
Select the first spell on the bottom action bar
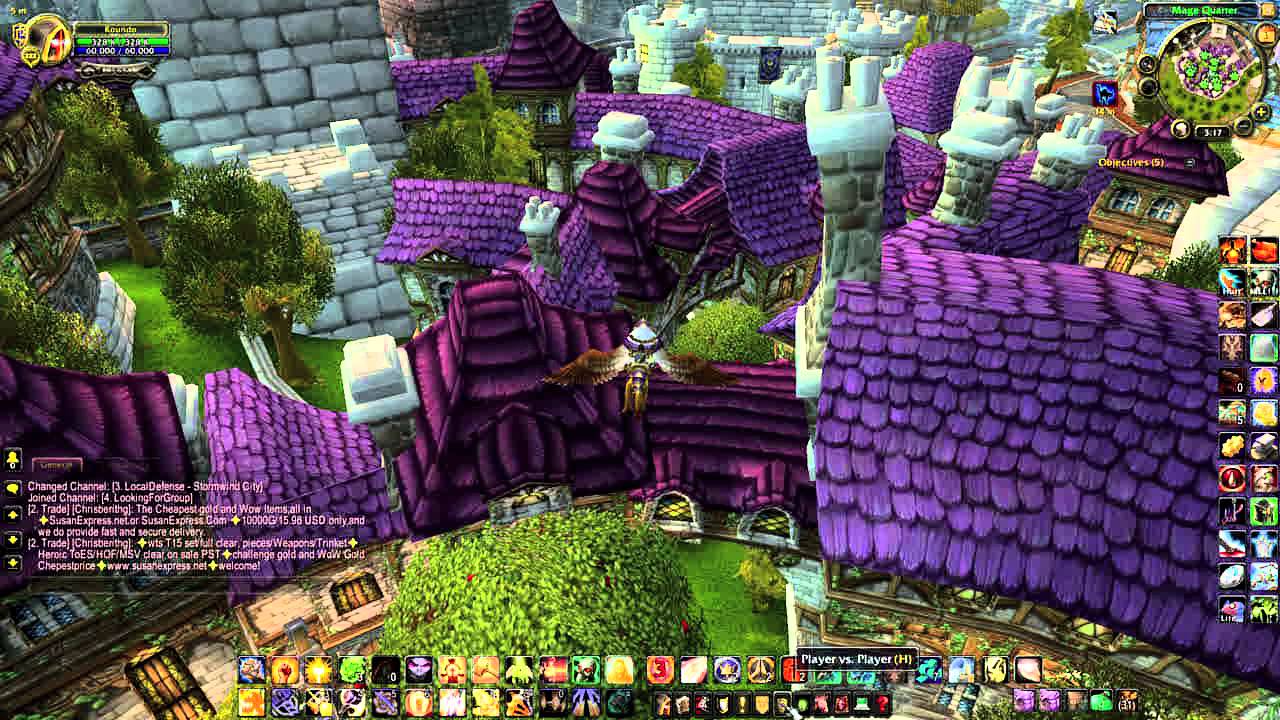[250, 668]
